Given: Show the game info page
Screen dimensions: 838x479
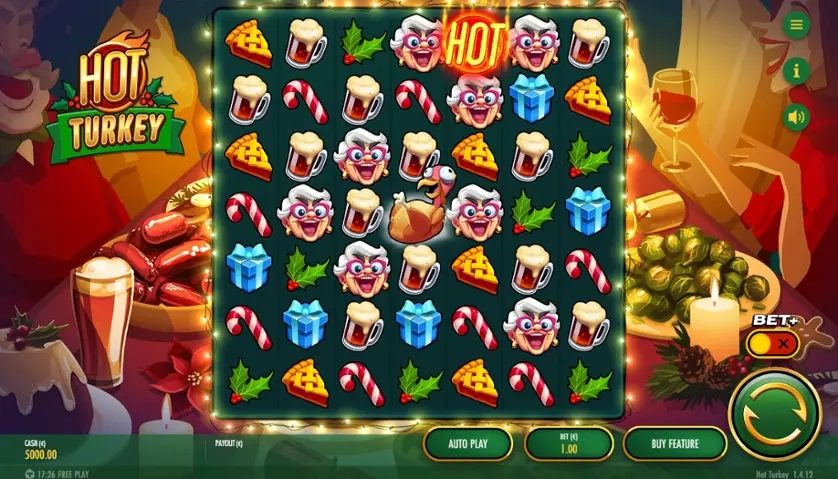Looking at the screenshot, I should [x=796, y=71].
